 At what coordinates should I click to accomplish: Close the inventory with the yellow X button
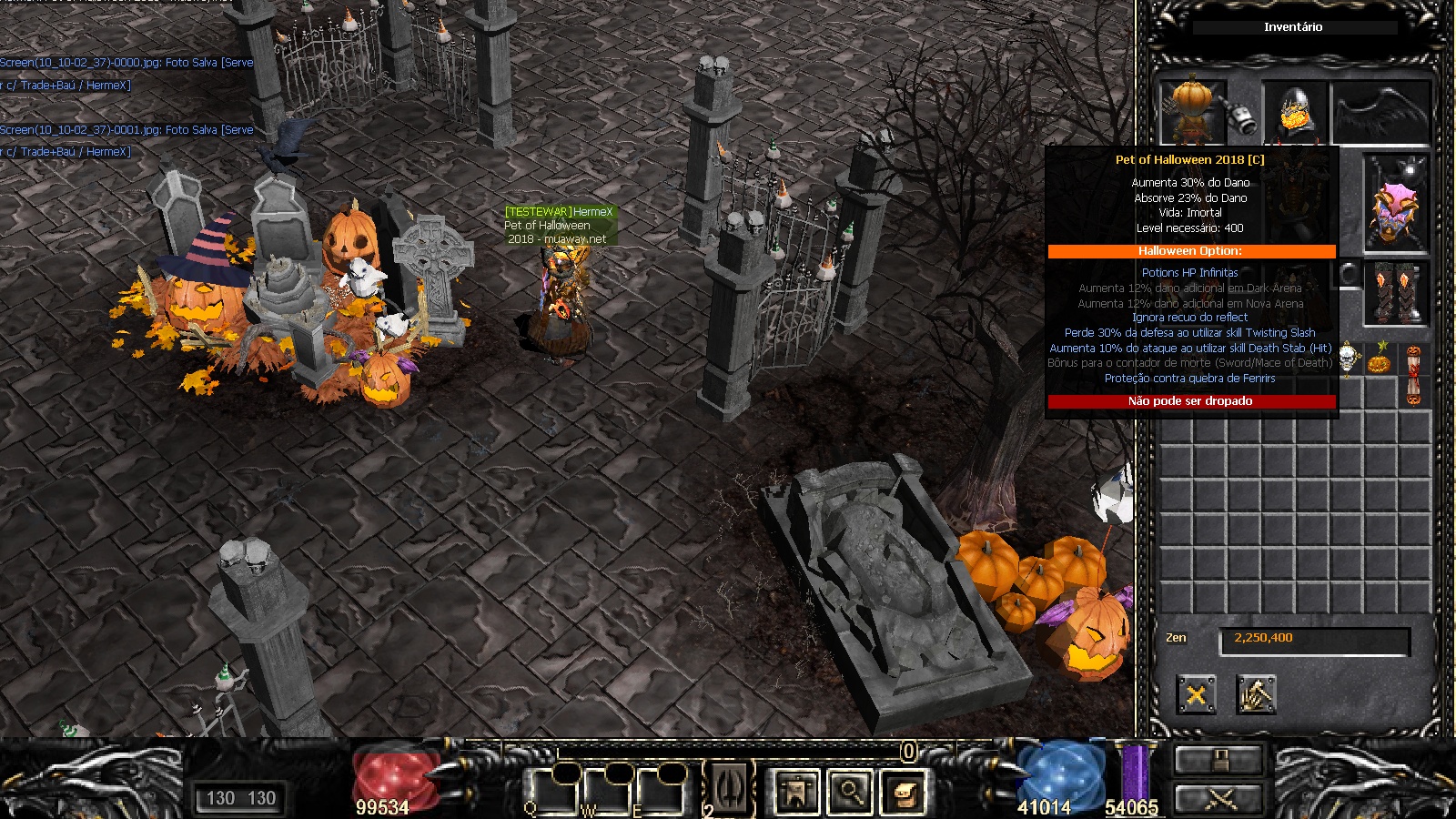click(1196, 695)
